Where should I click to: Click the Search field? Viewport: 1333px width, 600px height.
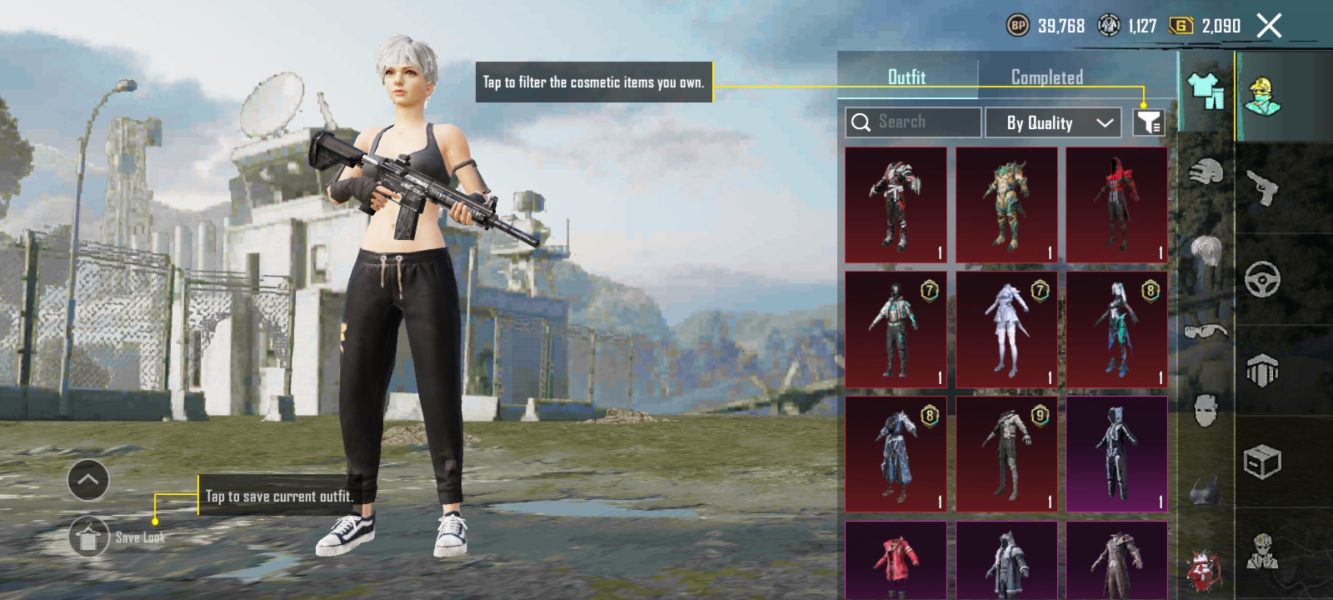click(914, 122)
